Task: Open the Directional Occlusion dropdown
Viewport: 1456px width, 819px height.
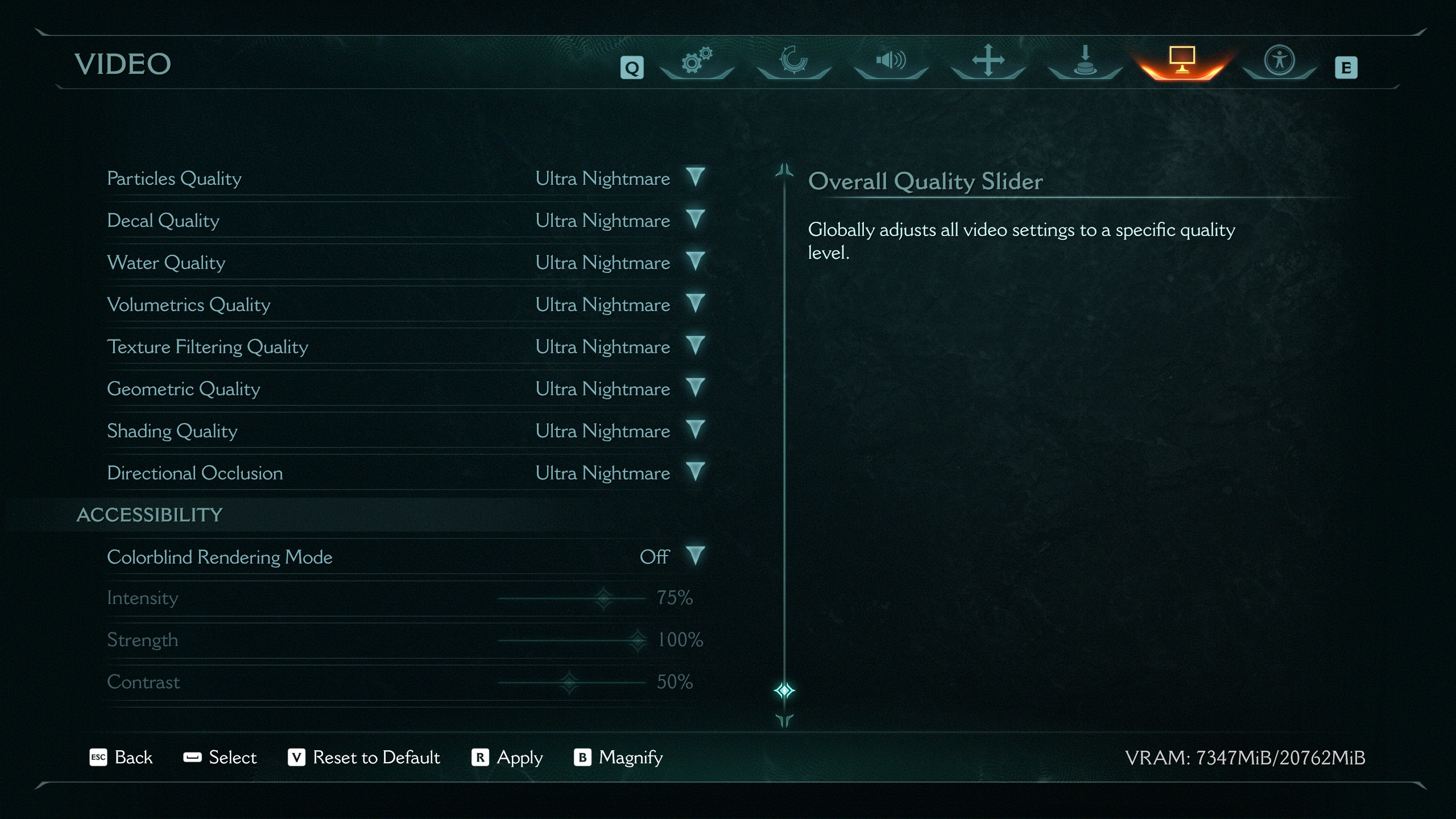Action: click(695, 472)
